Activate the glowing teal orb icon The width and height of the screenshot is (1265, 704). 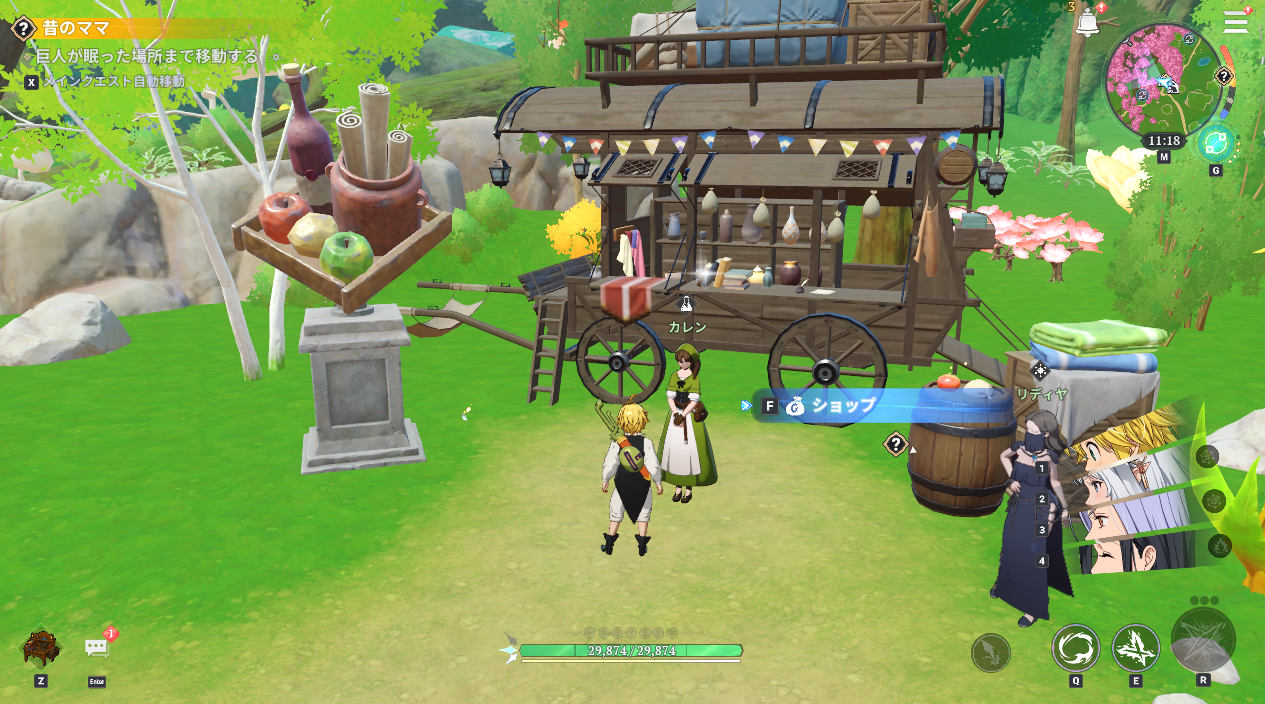(1215, 143)
